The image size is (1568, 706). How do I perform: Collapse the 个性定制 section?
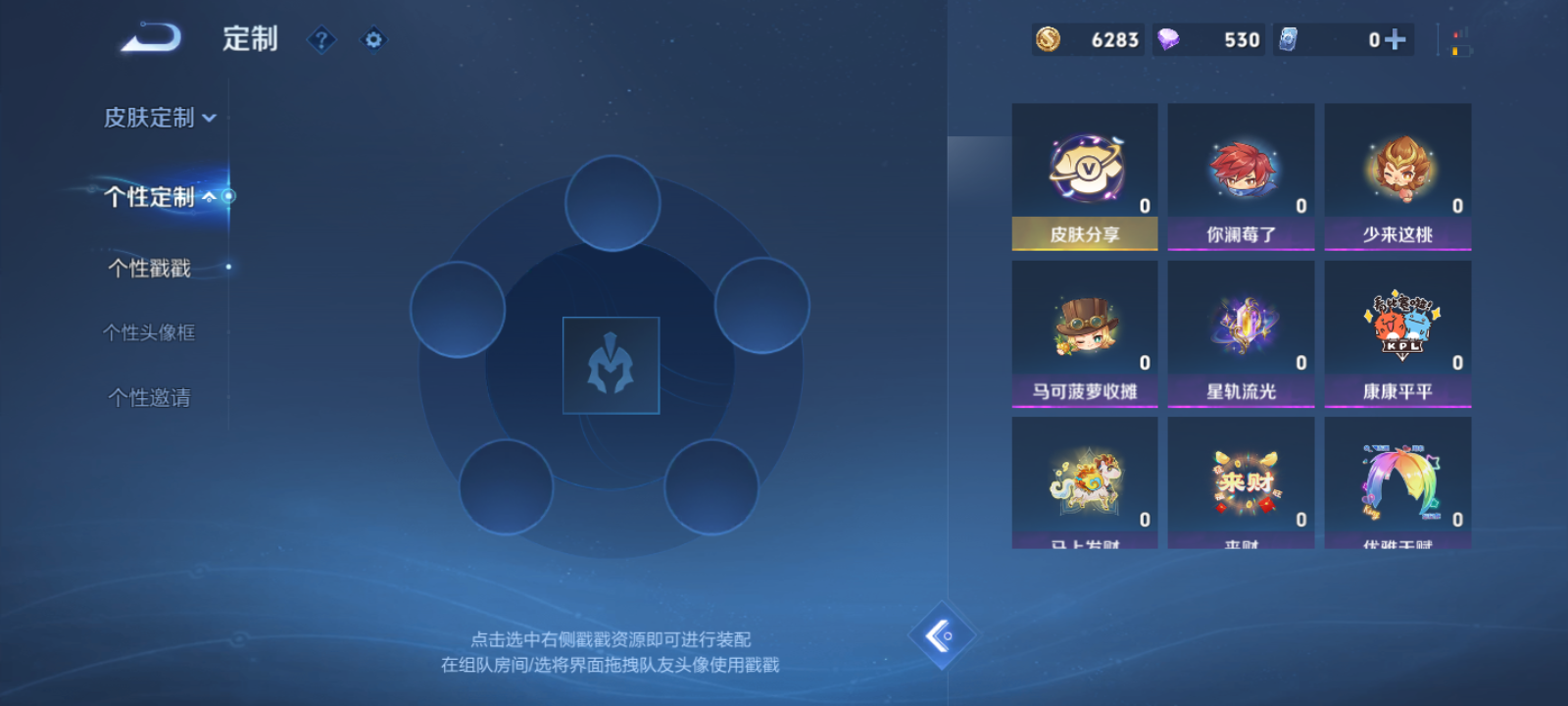(211, 196)
